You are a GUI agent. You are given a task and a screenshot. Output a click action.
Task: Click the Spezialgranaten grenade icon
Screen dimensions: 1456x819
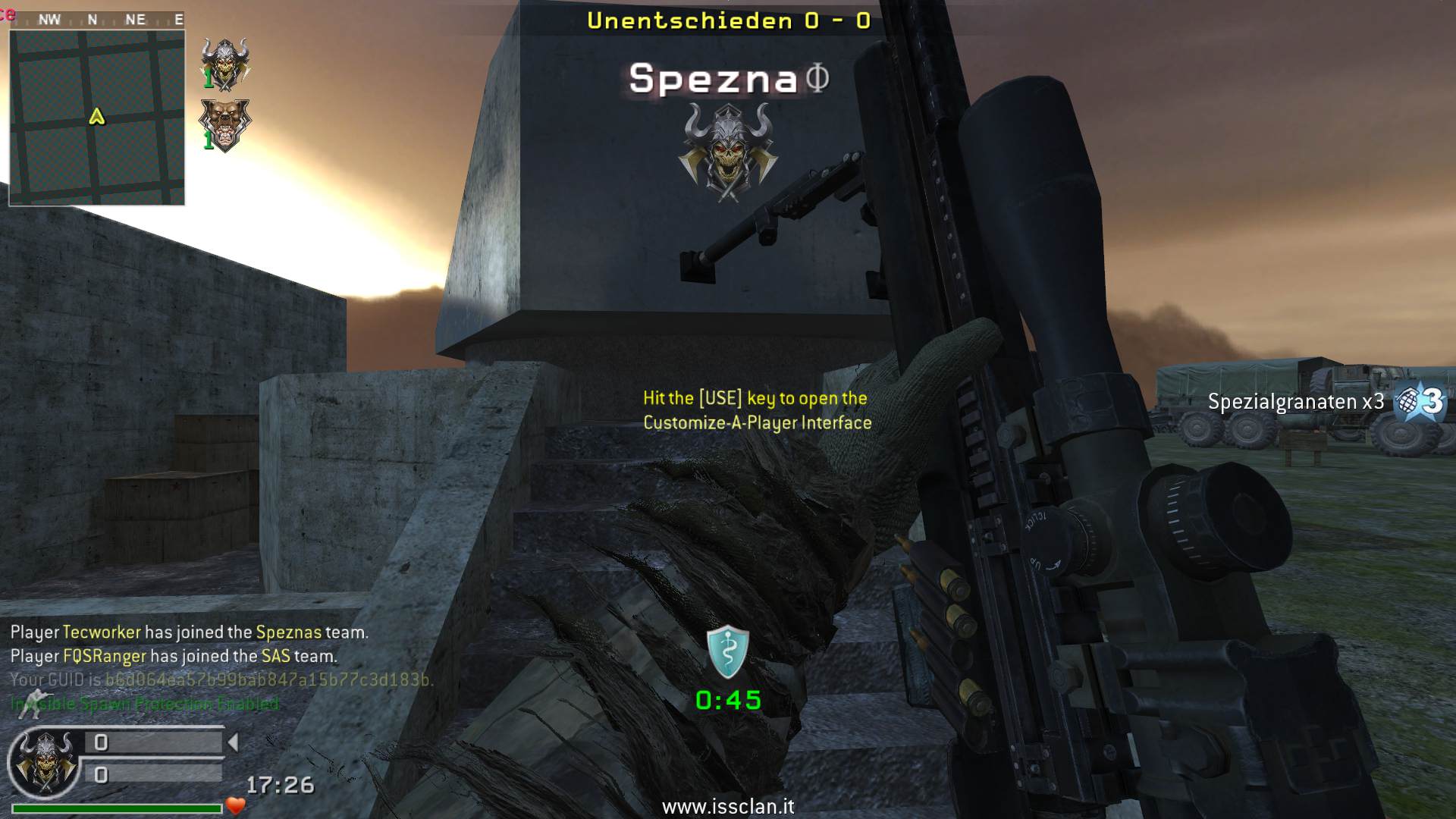point(1420,401)
